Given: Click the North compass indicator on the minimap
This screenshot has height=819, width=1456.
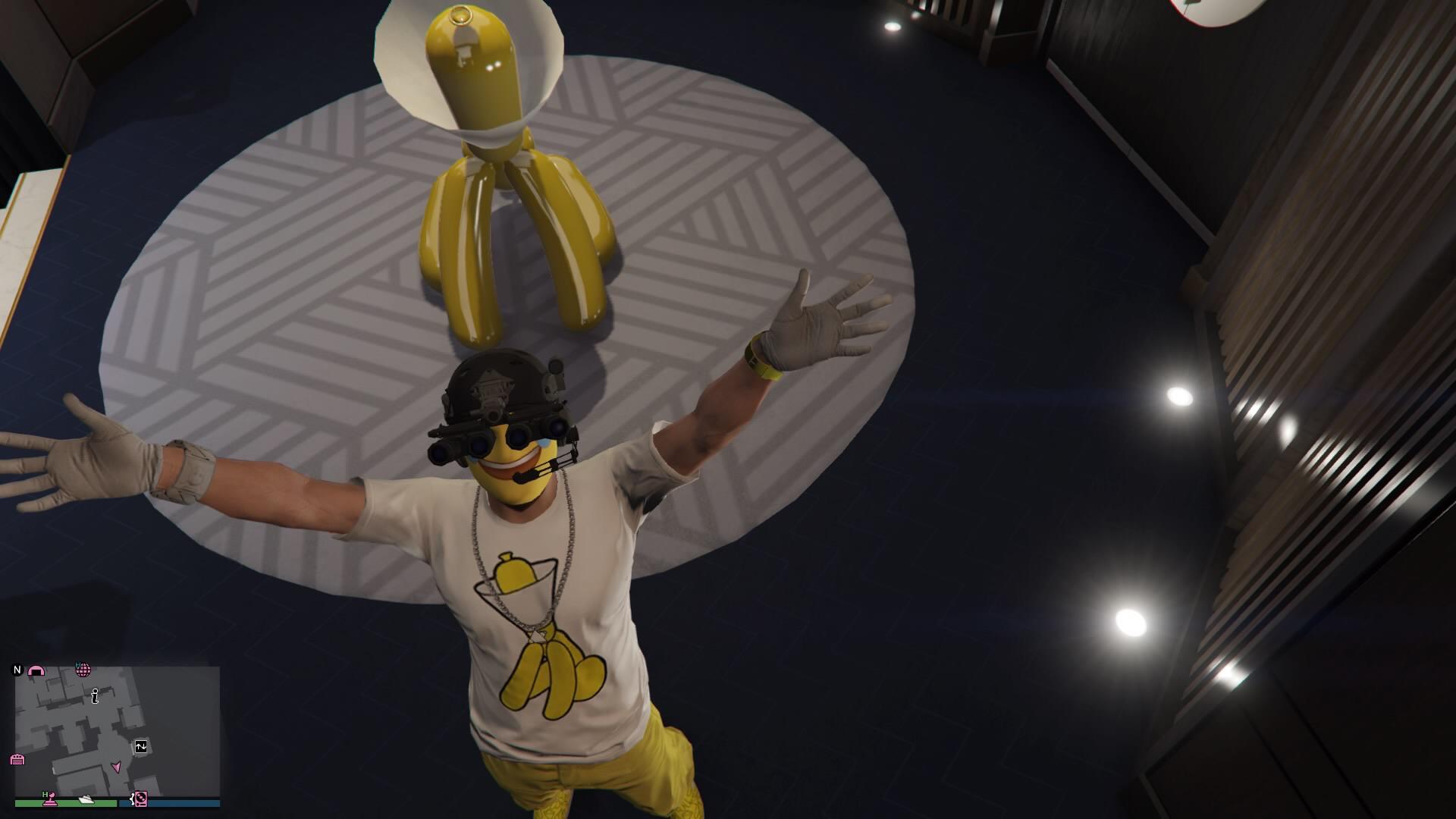Looking at the screenshot, I should [x=17, y=670].
